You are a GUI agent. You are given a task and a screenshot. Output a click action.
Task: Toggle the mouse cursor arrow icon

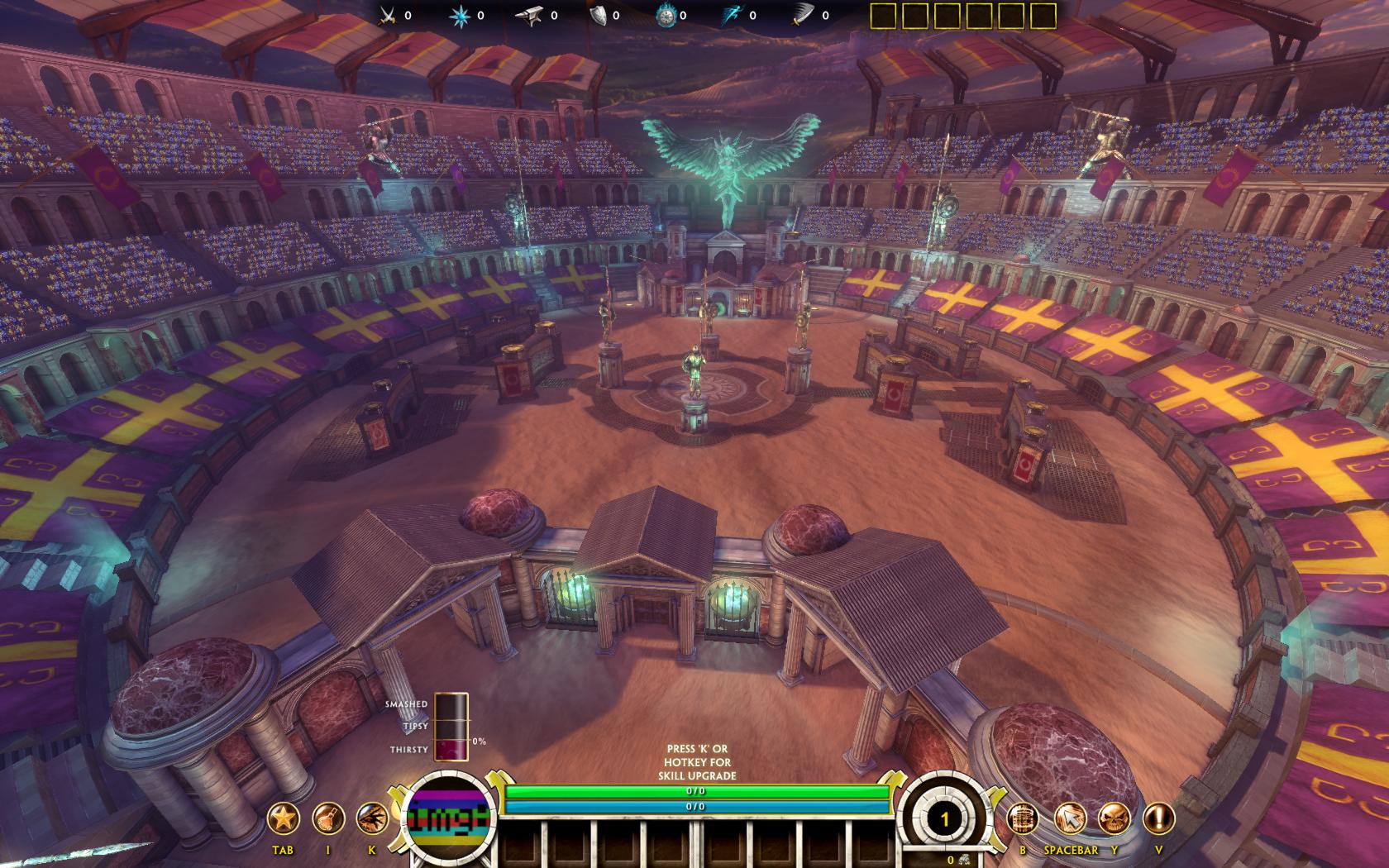point(1070,819)
